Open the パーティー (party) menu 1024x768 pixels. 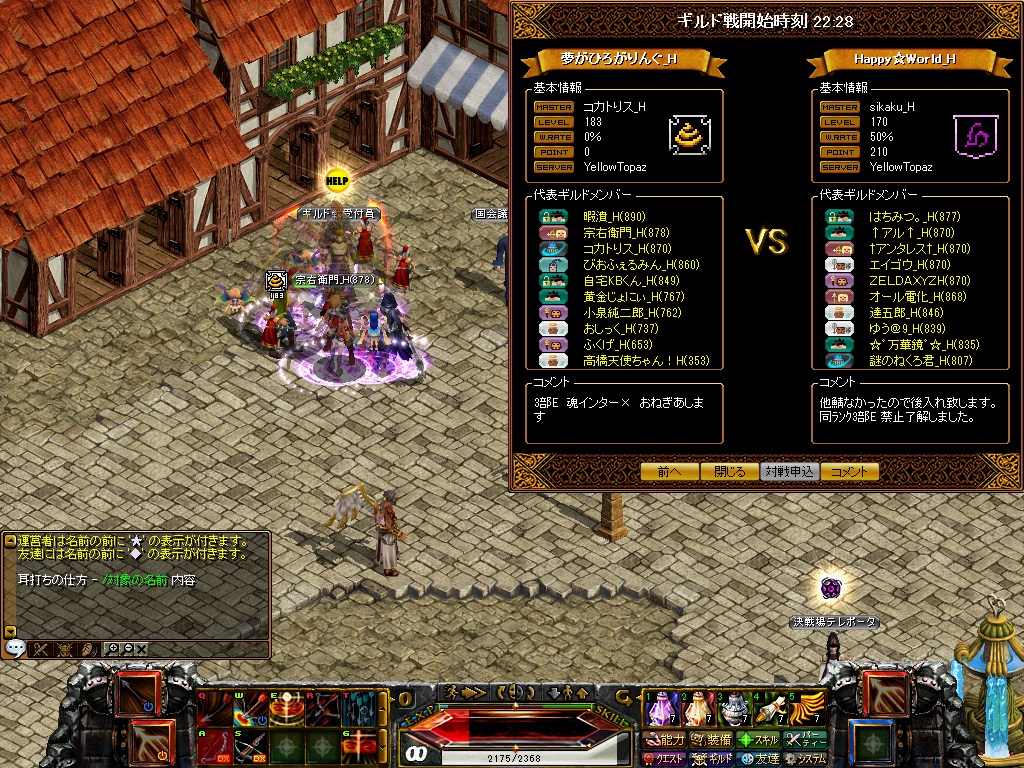pyautogui.click(x=806, y=740)
